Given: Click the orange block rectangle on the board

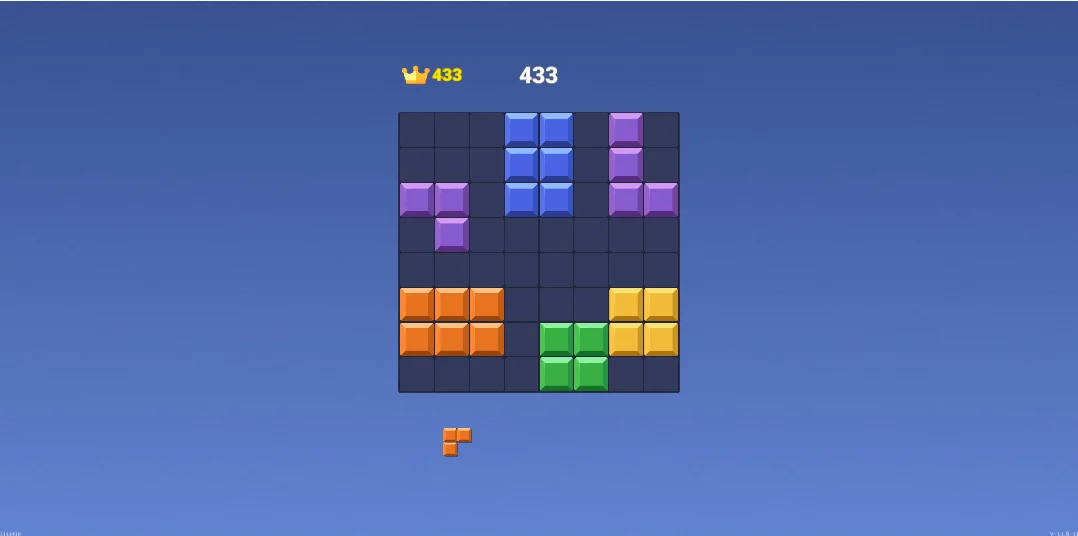Looking at the screenshot, I should click(451, 322).
